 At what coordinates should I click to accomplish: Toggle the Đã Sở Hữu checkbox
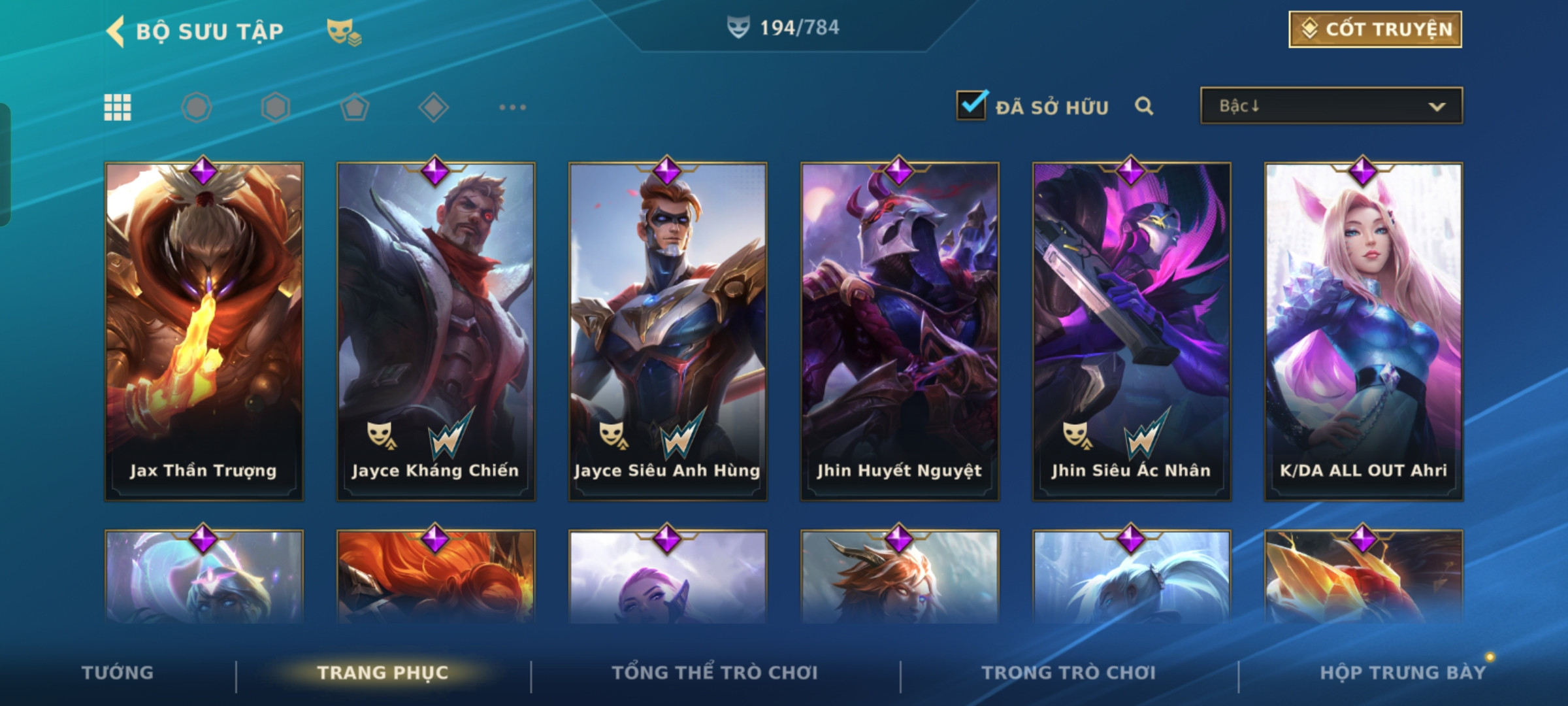click(971, 106)
